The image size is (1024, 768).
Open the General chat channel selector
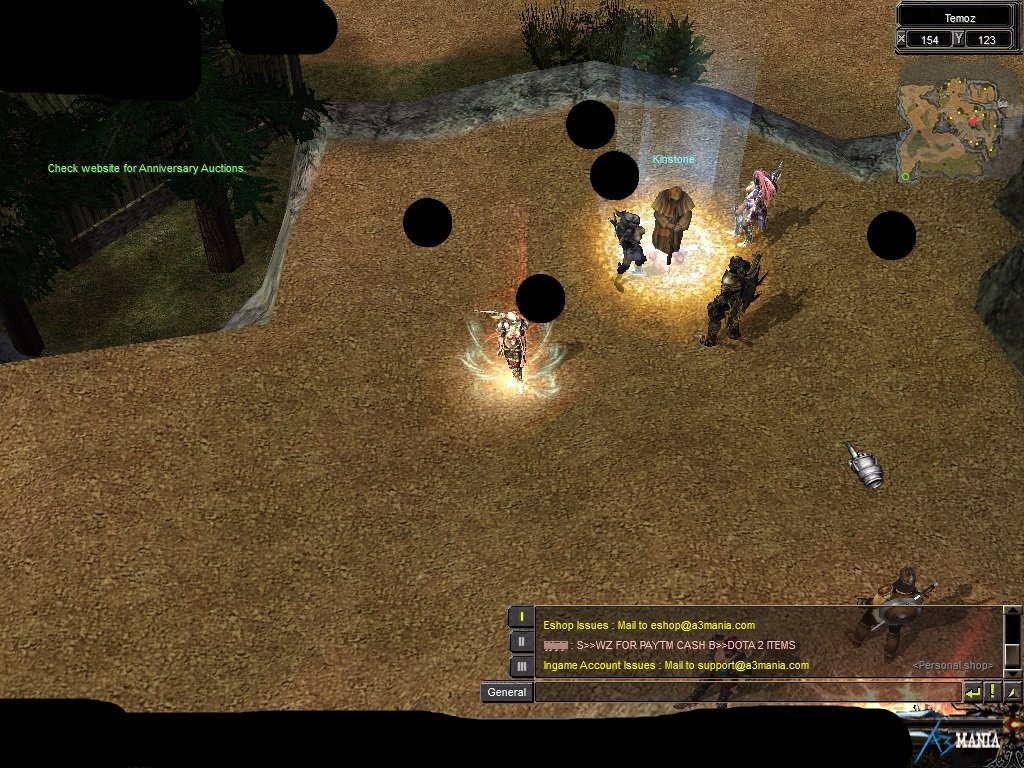click(x=506, y=692)
